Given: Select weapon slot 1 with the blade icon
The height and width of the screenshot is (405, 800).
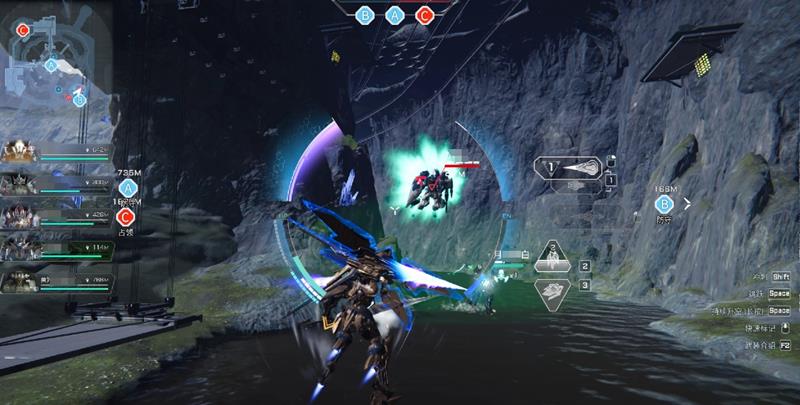Looking at the screenshot, I should click(x=567, y=170).
